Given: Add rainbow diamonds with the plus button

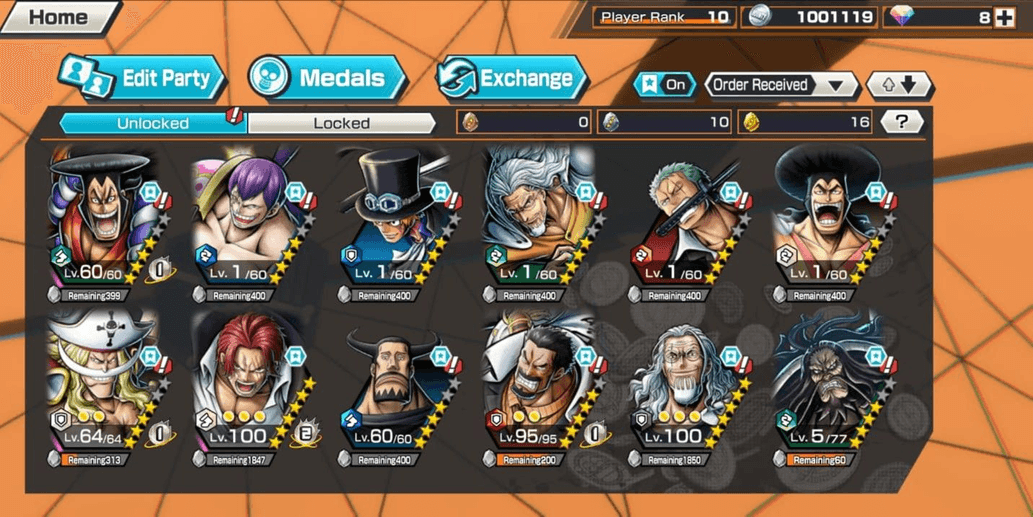Looking at the screenshot, I should (1004, 17).
